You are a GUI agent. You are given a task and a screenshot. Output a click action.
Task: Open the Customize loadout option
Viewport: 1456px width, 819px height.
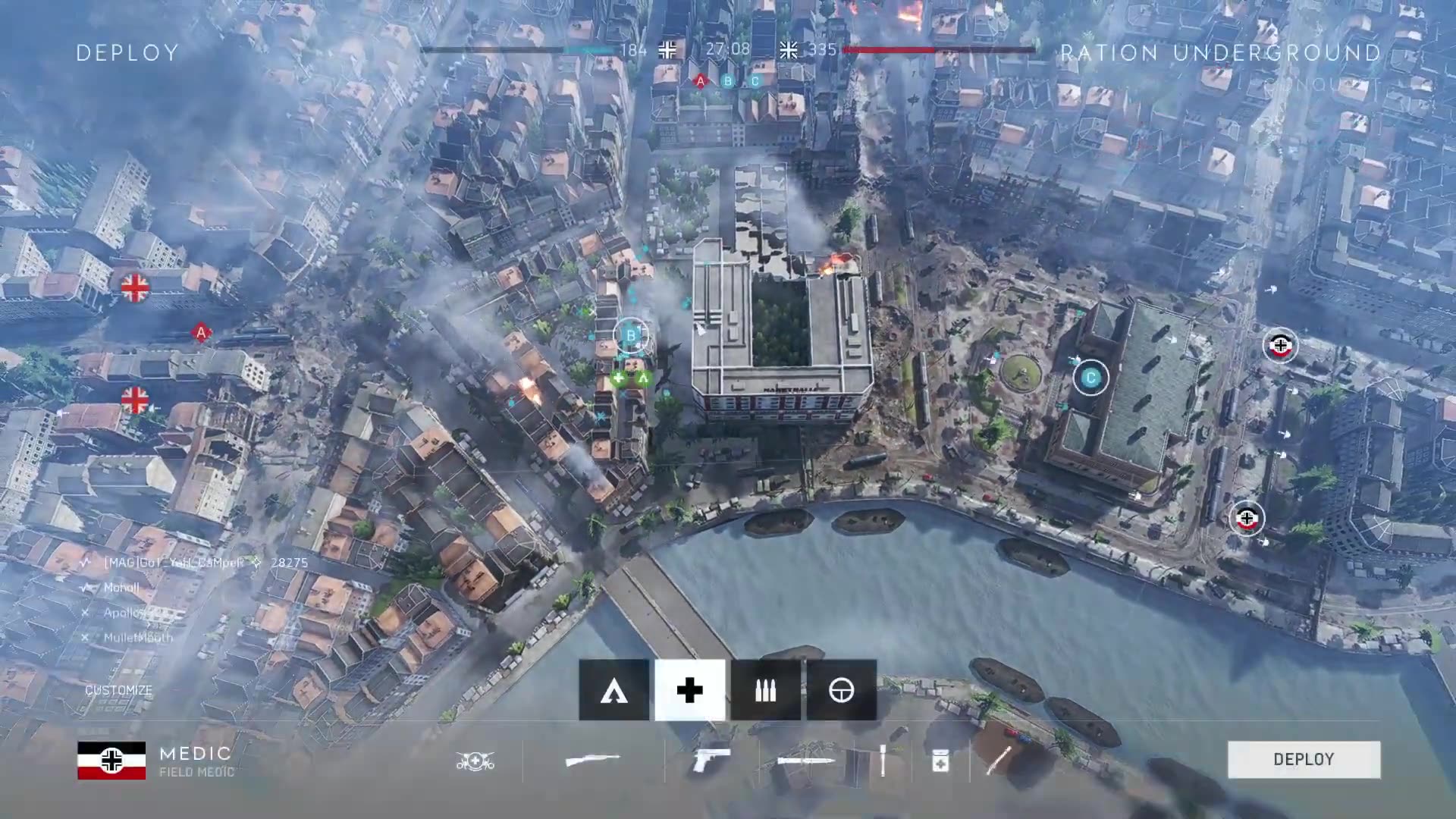click(118, 690)
